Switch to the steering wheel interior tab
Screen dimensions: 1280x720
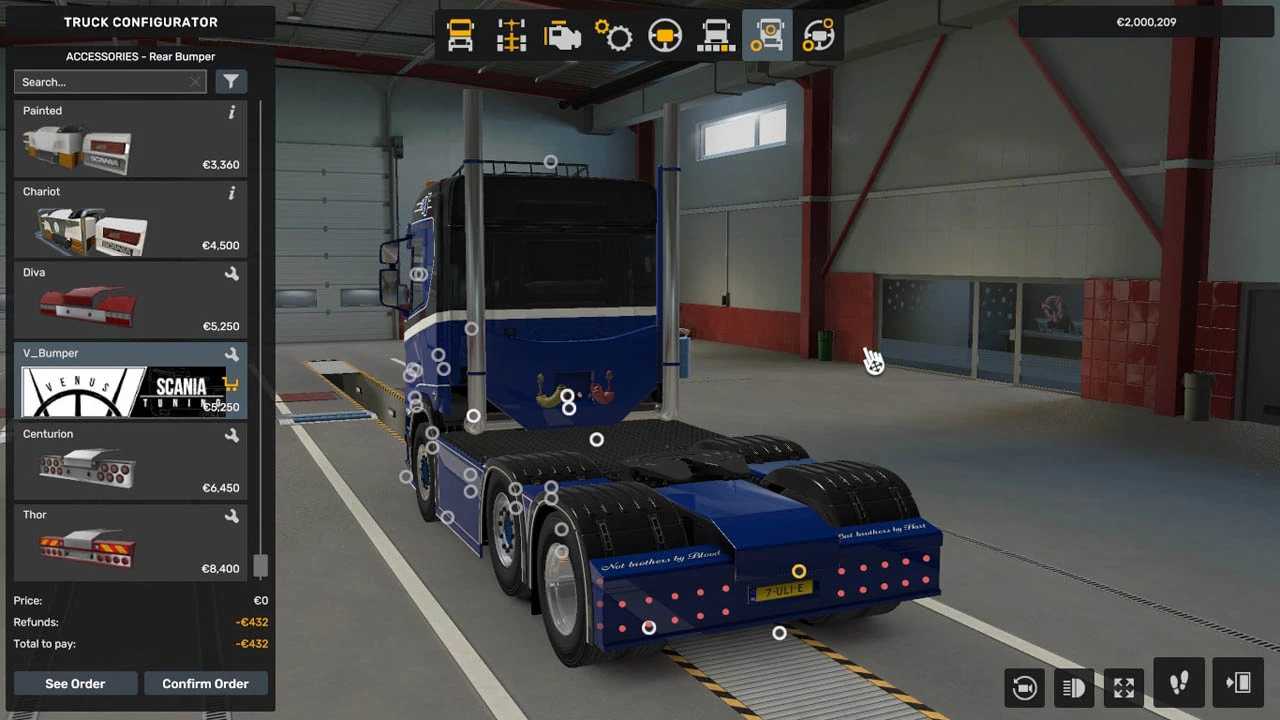(664, 36)
